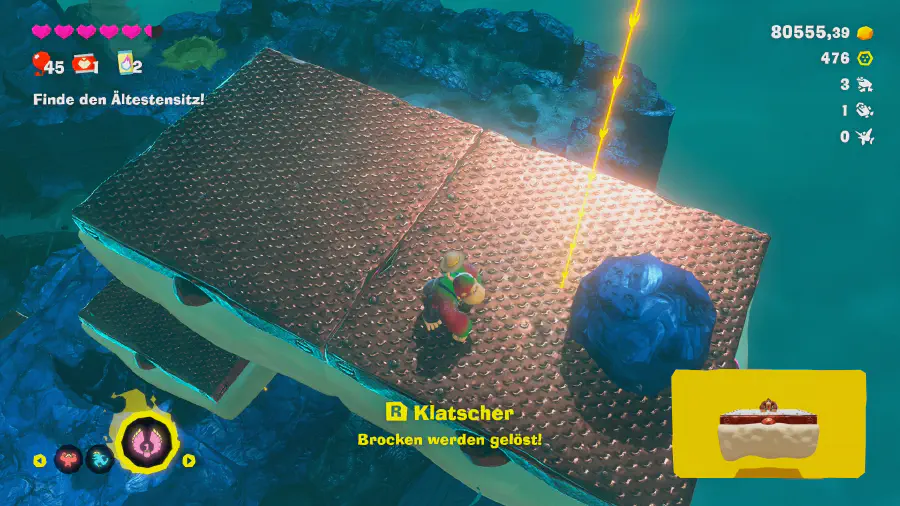Select the red Kong Bananza transformation icon
Screen dimensions: 900x506
pyautogui.click(x=69, y=459)
